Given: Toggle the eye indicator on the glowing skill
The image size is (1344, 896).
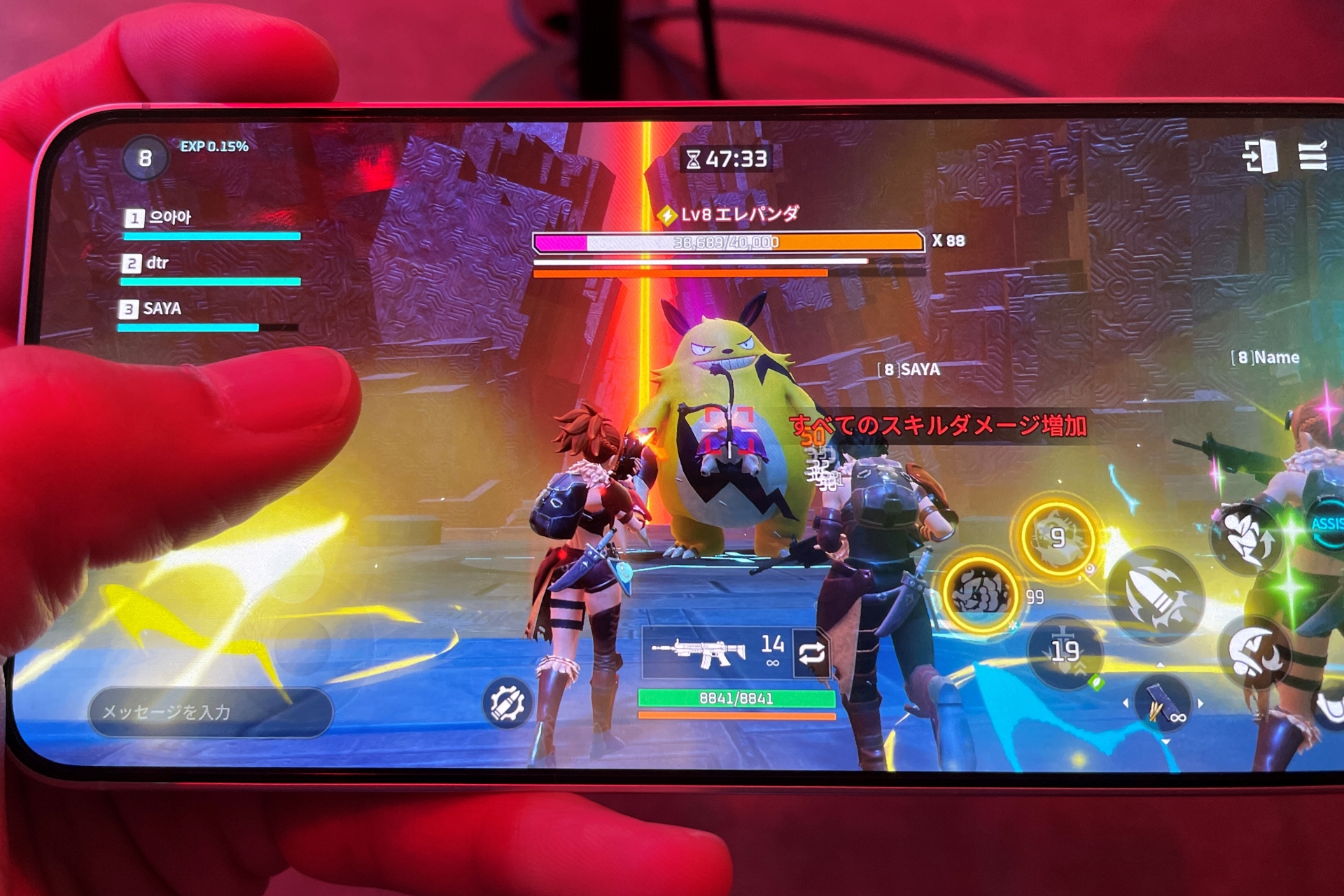Looking at the screenshot, I should tap(1089, 568).
